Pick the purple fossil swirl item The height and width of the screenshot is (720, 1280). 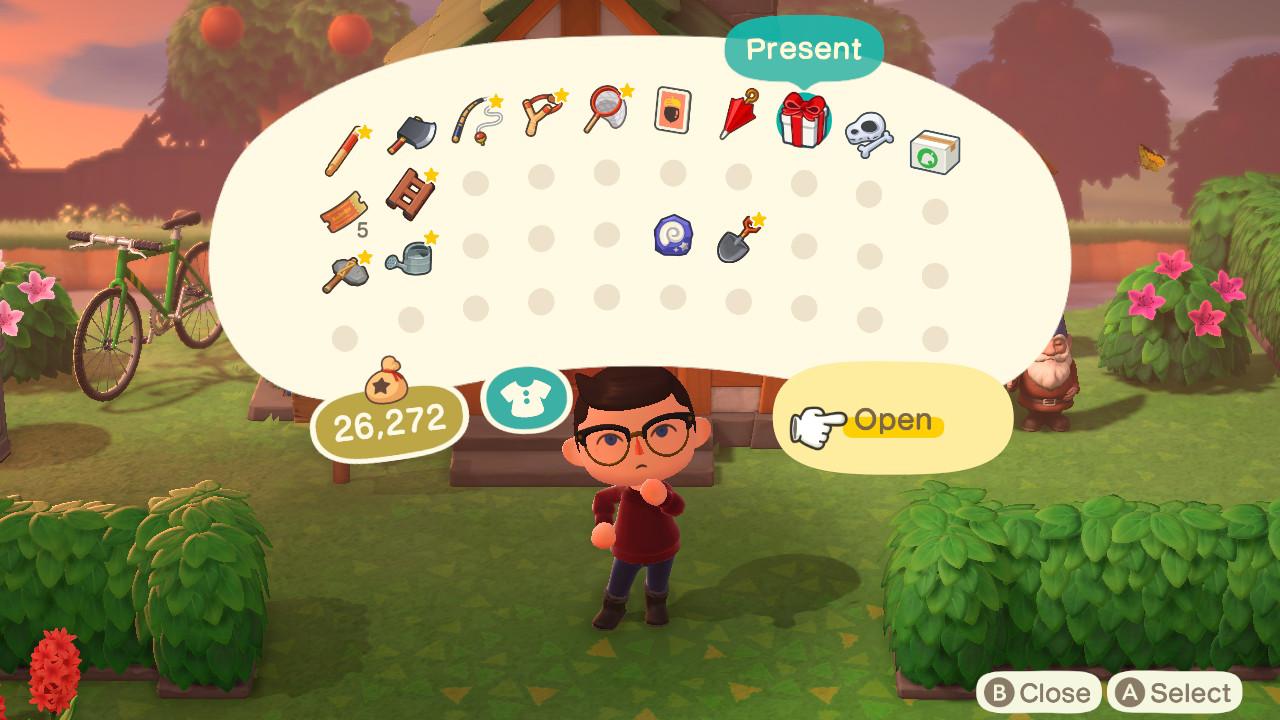pos(672,236)
